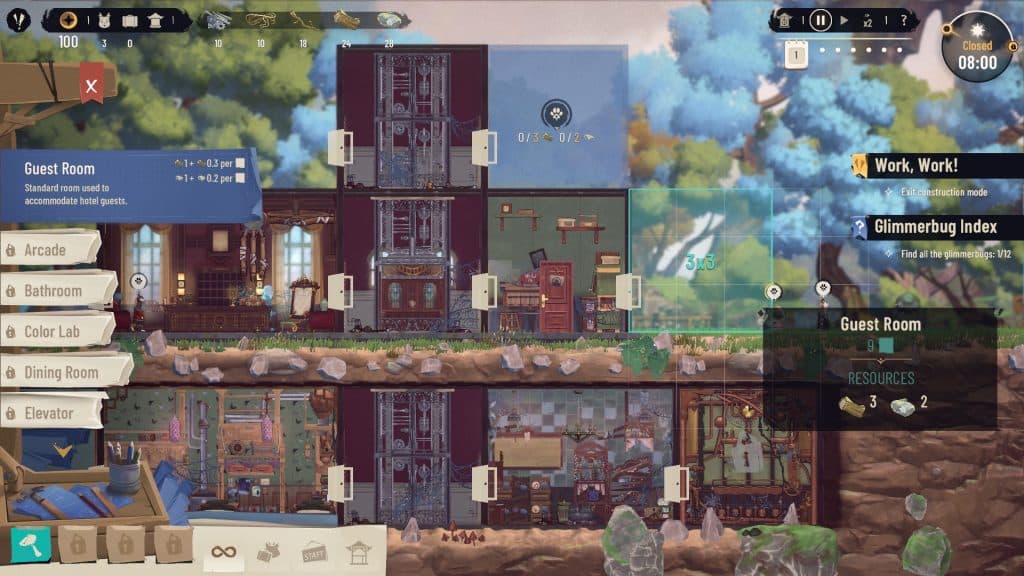Select the Dining Room entry
This screenshot has height=576, width=1024.
62,372
